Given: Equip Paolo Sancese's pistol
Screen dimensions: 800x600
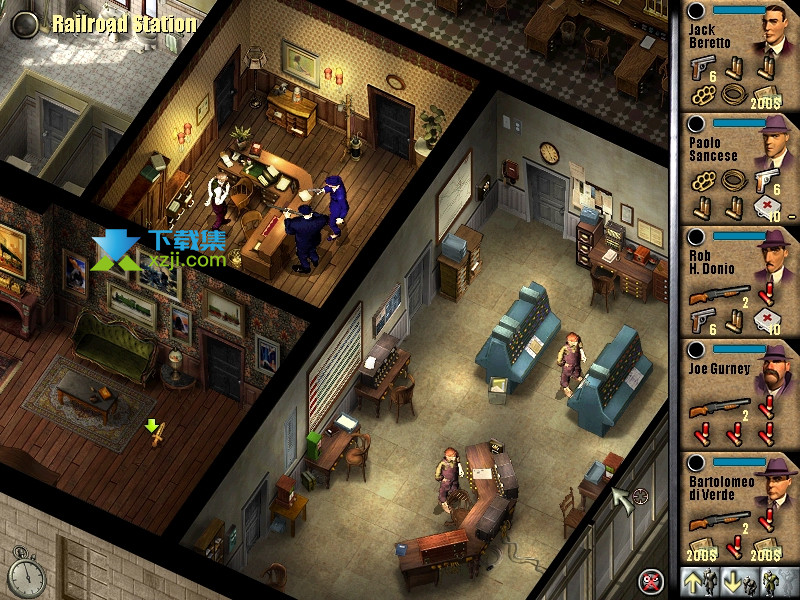Looking at the screenshot, I should coord(768,180).
